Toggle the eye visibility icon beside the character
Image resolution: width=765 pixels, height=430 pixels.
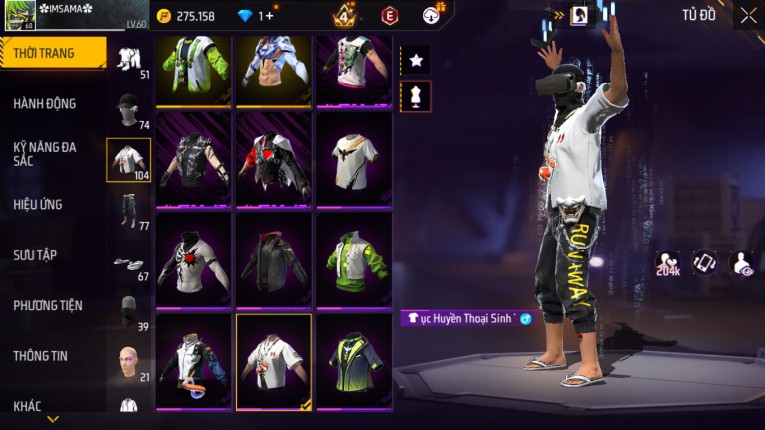point(741,262)
